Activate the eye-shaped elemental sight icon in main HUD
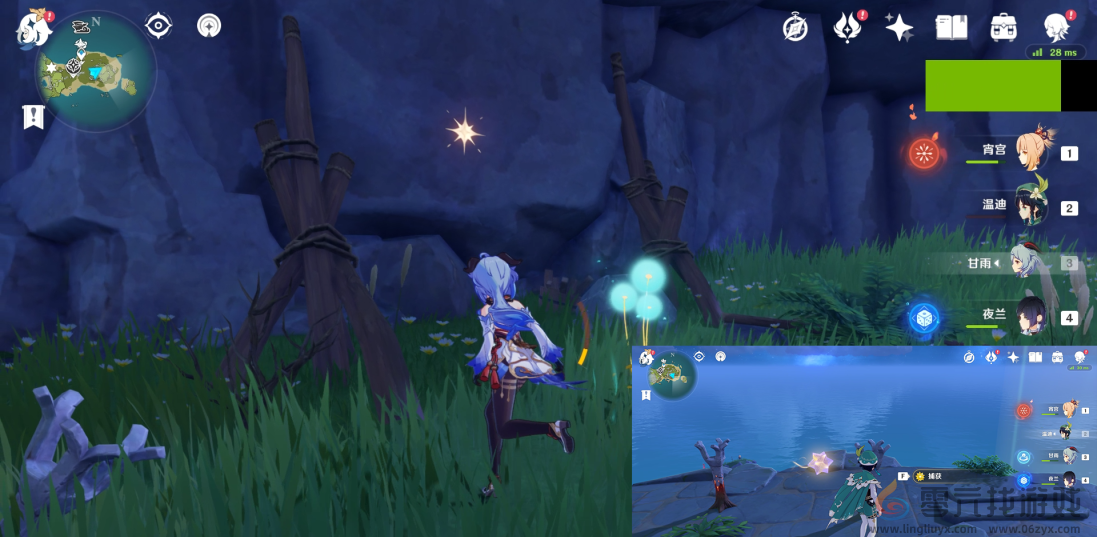 (x=159, y=25)
